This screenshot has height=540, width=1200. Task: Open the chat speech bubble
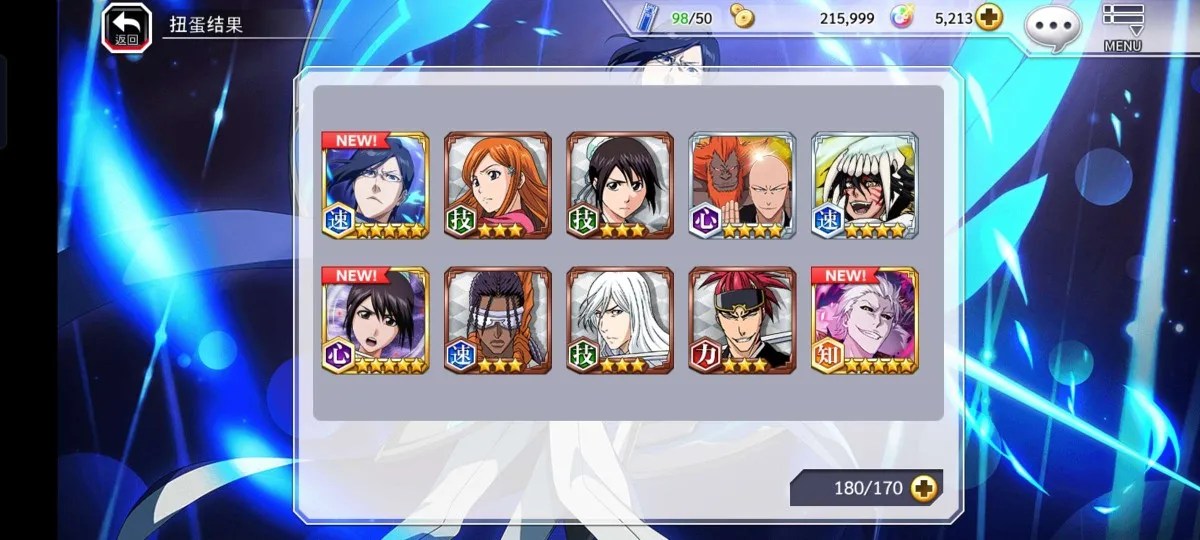[x=1054, y=26]
